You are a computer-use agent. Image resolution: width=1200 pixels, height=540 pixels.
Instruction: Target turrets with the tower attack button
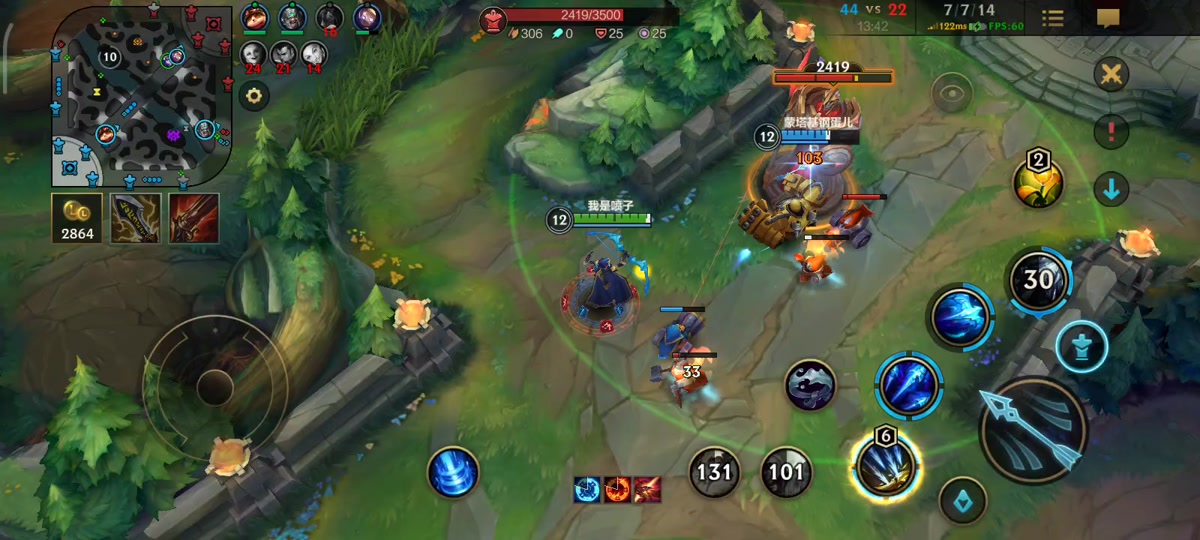point(1081,346)
